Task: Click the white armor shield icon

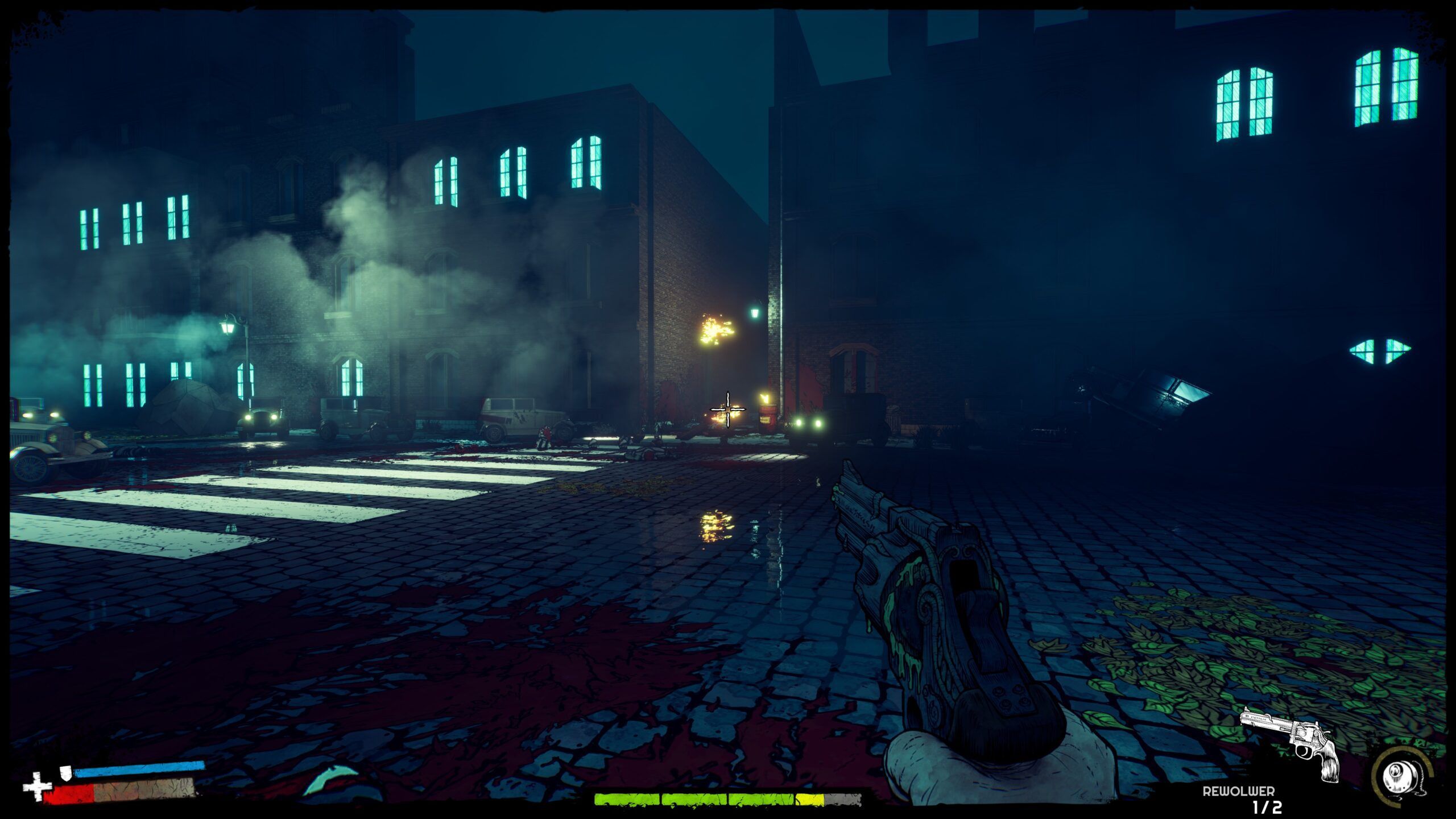Action: click(x=66, y=772)
